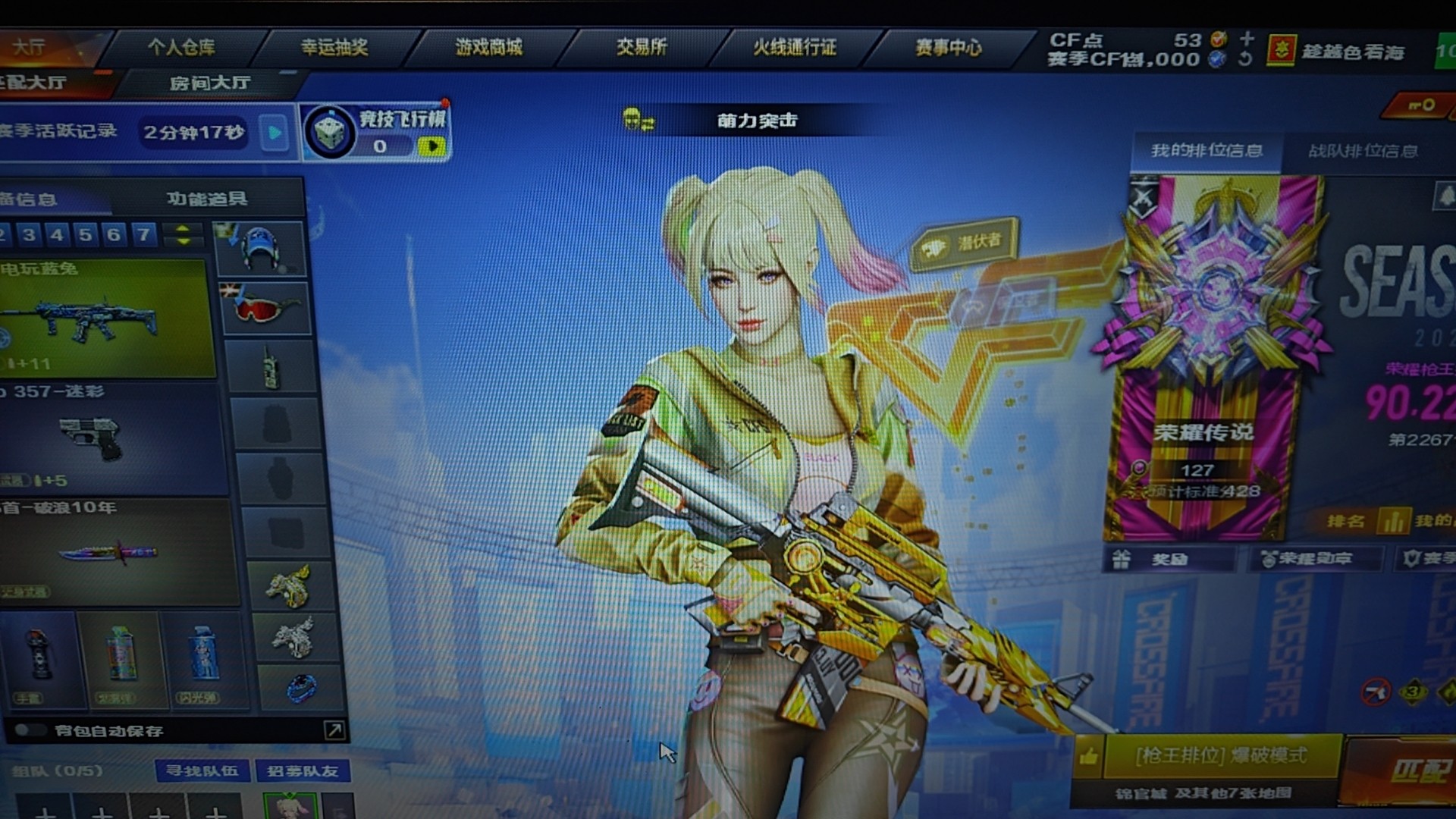Toggle the grenade limit 3 icon
Viewport: 1456px width, 819px height.
click(x=1414, y=692)
